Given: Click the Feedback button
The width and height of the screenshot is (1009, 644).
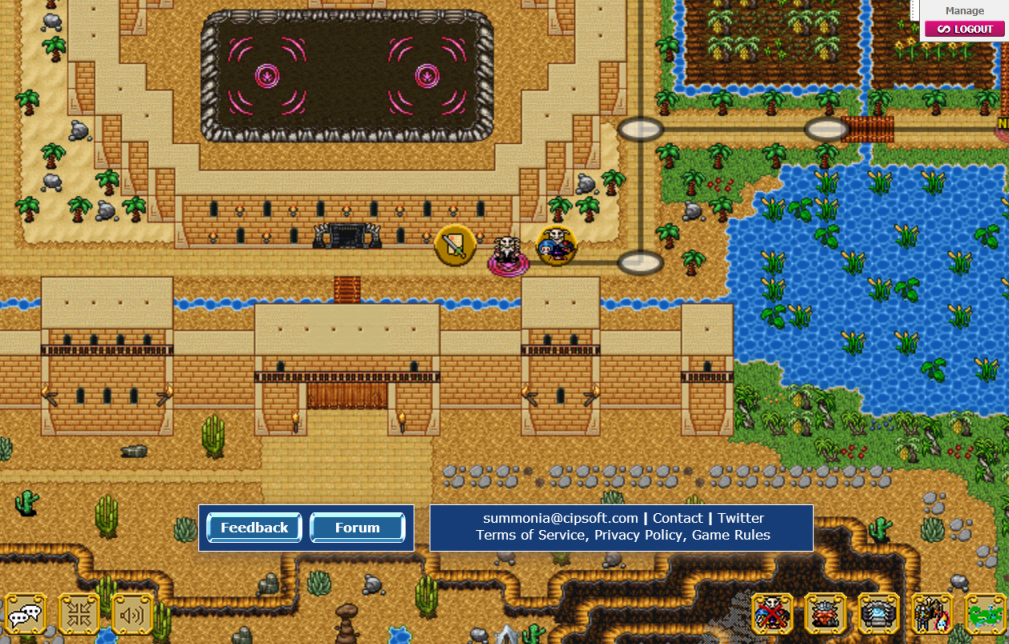Looking at the screenshot, I should pyautogui.click(x=254, y=528).
